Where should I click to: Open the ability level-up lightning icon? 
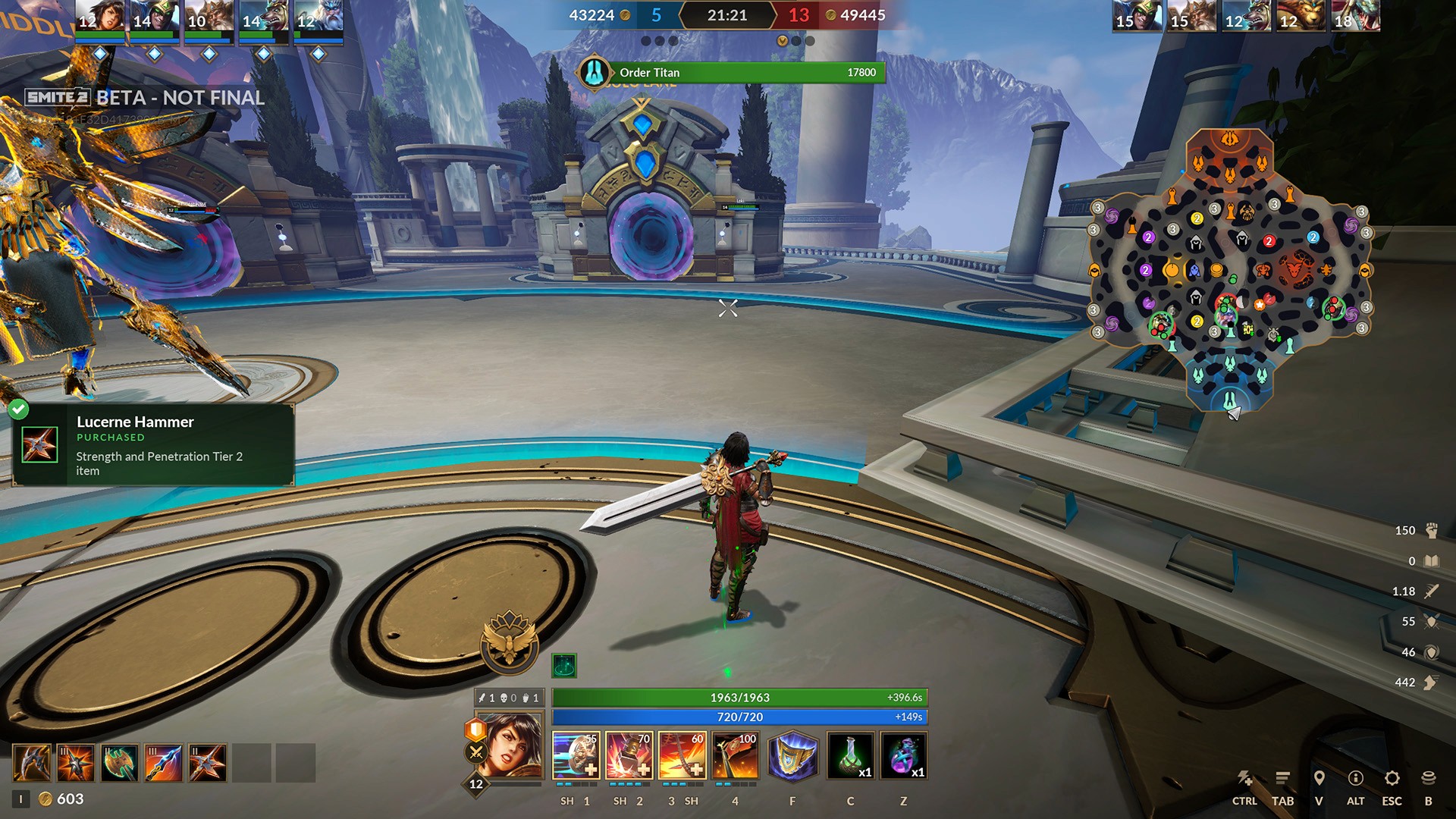[1244, 779]
